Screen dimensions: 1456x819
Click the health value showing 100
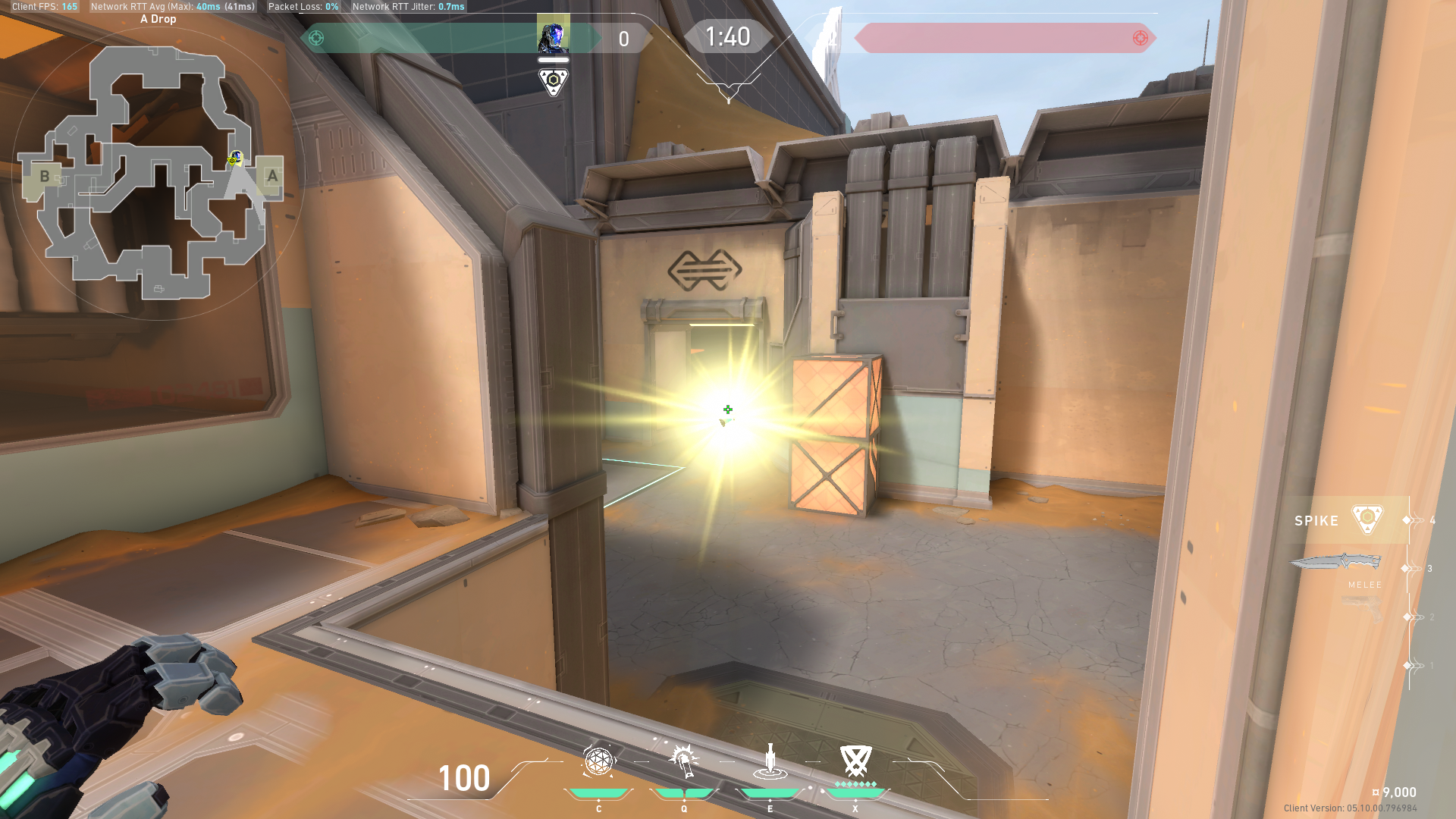click(x=465, y=778)
